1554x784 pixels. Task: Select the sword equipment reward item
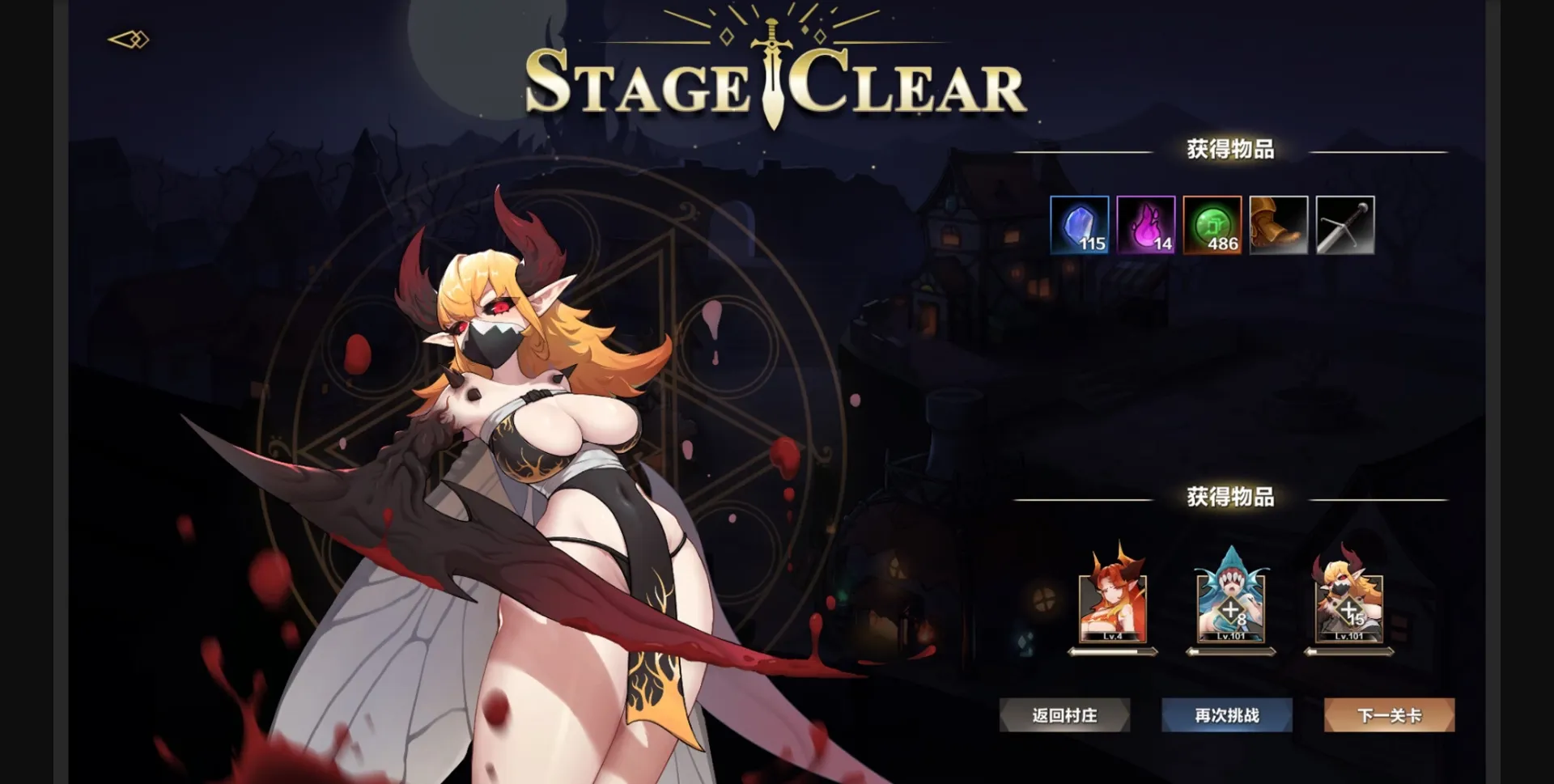(1344, 225)
